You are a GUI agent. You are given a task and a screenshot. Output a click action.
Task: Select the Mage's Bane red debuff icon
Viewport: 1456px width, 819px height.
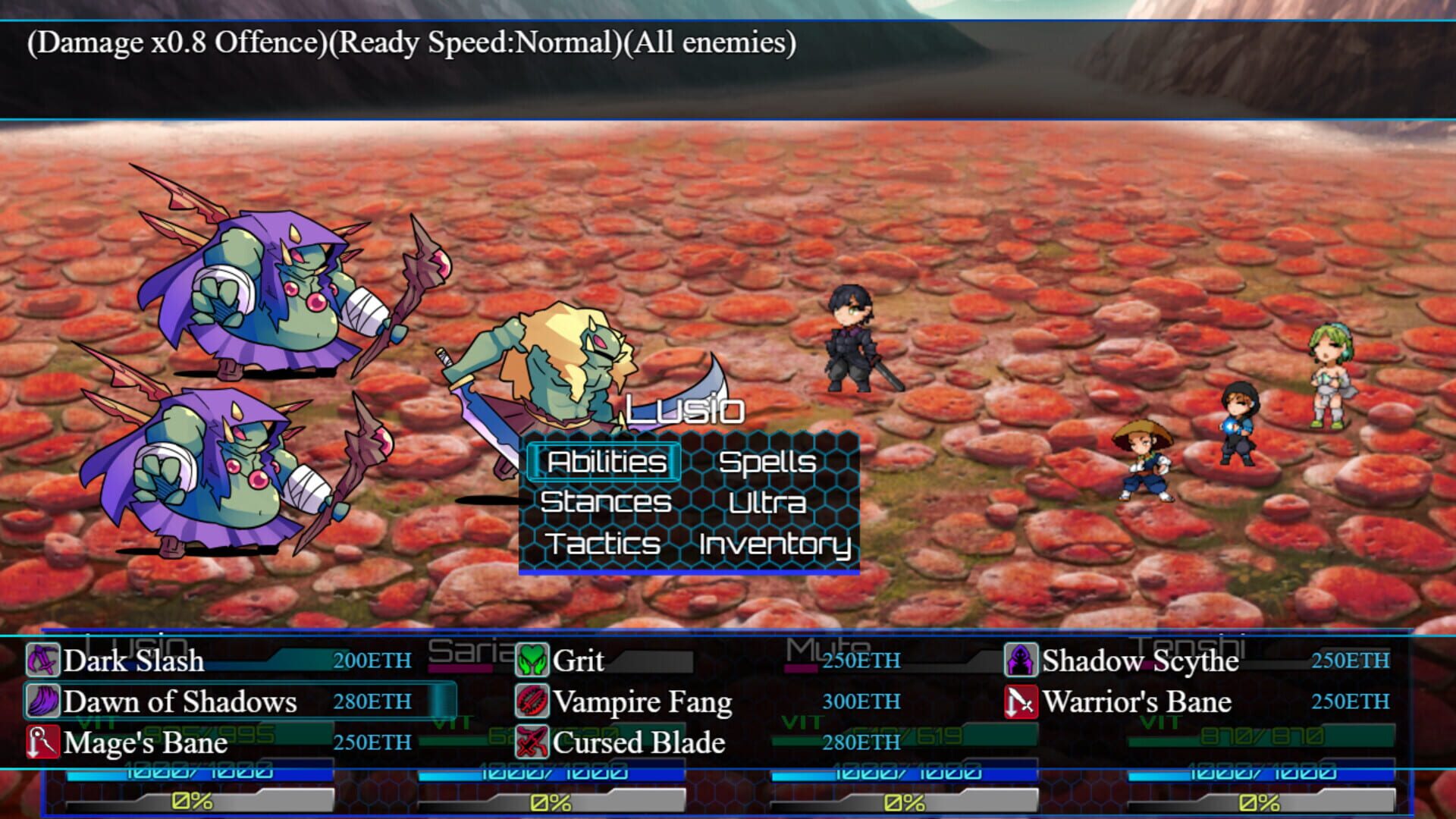(44, 743)
